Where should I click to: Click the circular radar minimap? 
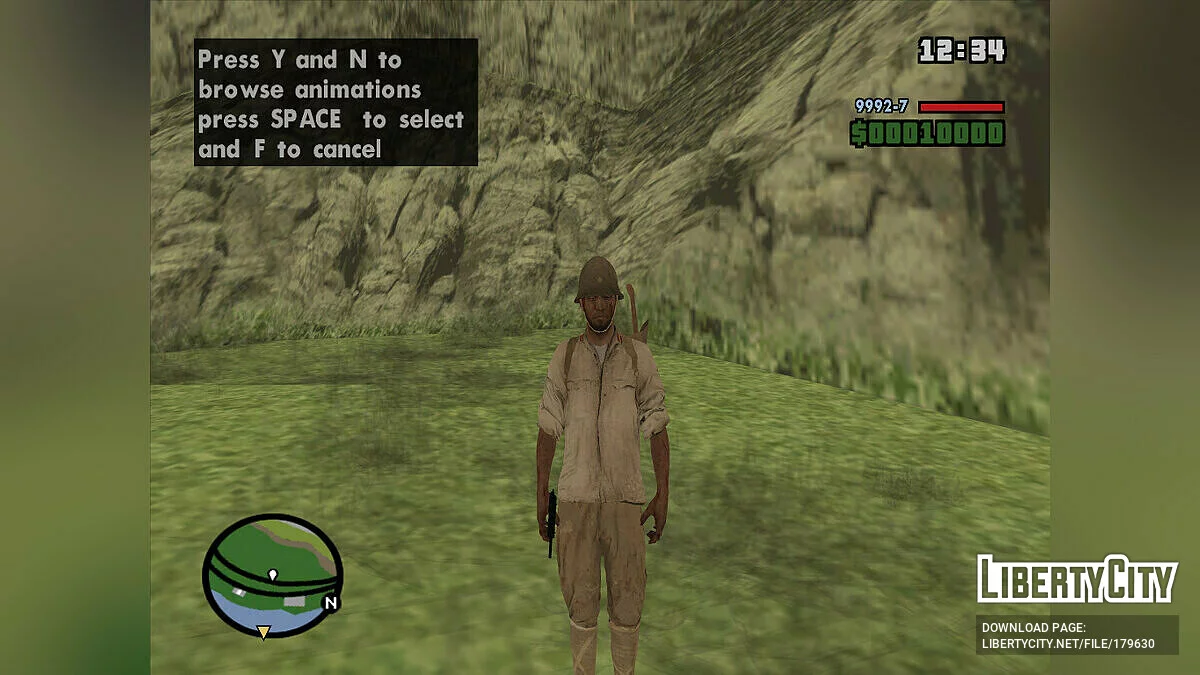[272, 576]
